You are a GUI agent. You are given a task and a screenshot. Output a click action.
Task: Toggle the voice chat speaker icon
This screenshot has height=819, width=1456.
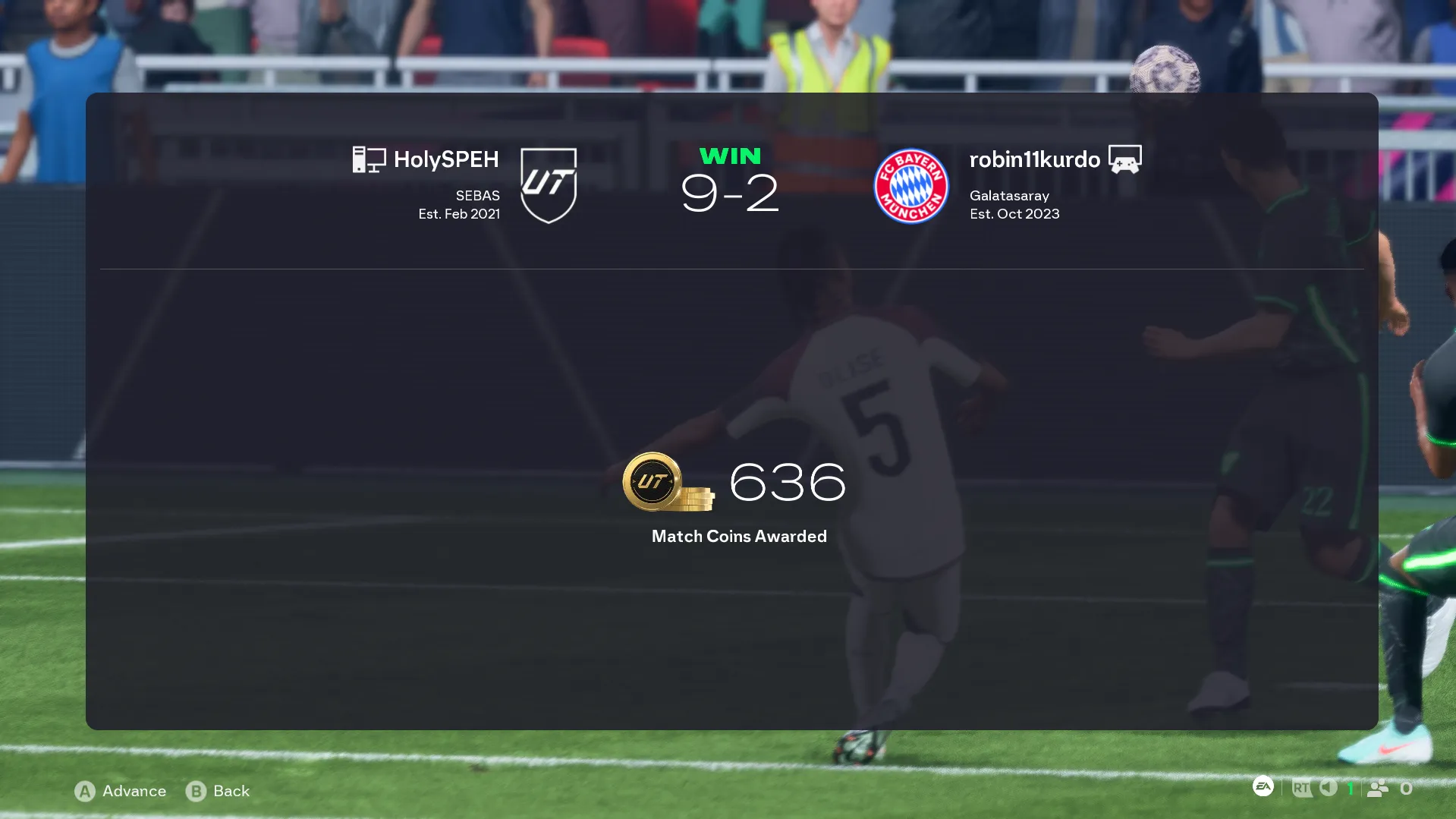point(1328,788)
